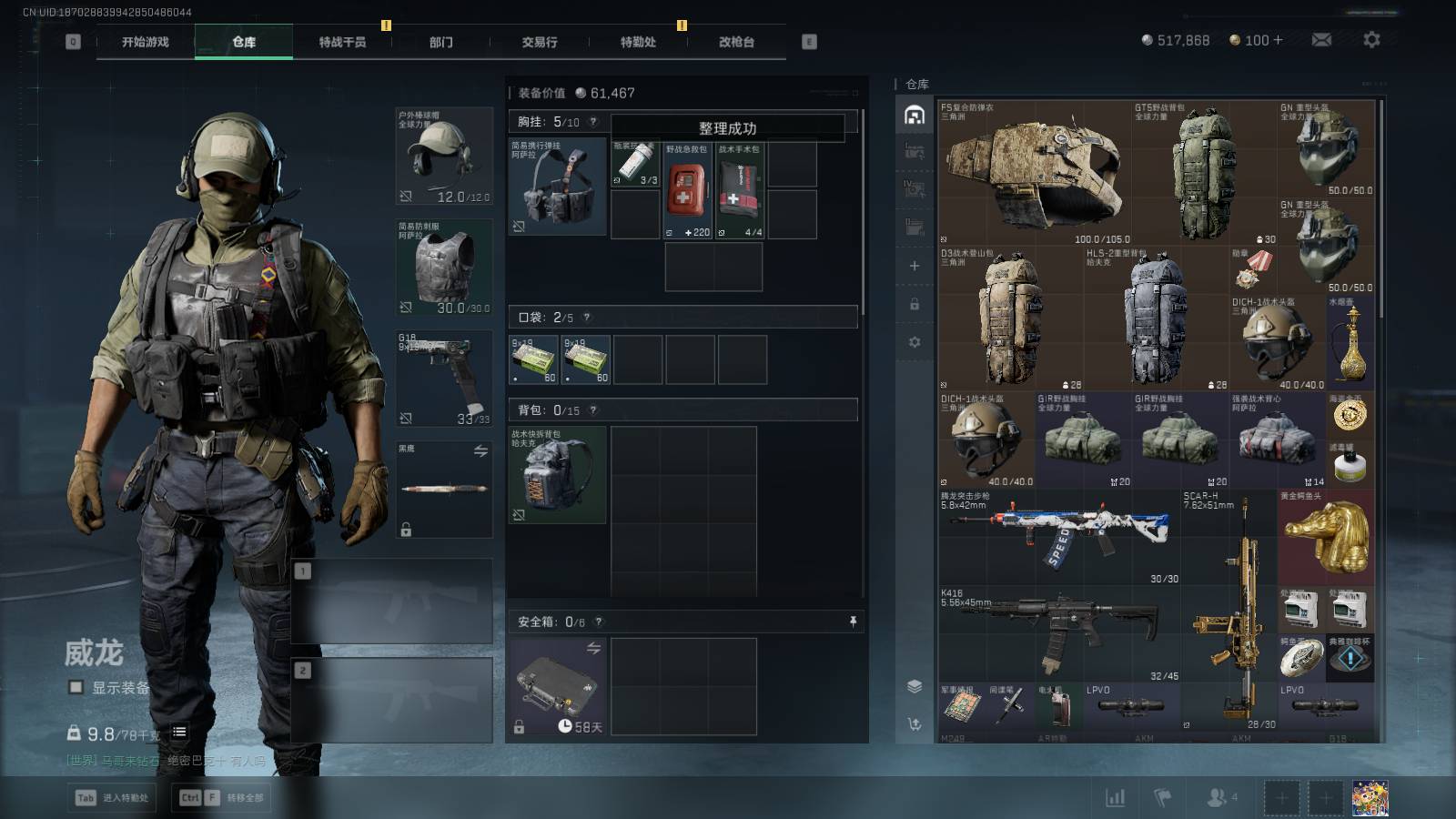Open the mail envelope icon
The width and height of the screenshot is (1456, 819).
(1321, 39)
